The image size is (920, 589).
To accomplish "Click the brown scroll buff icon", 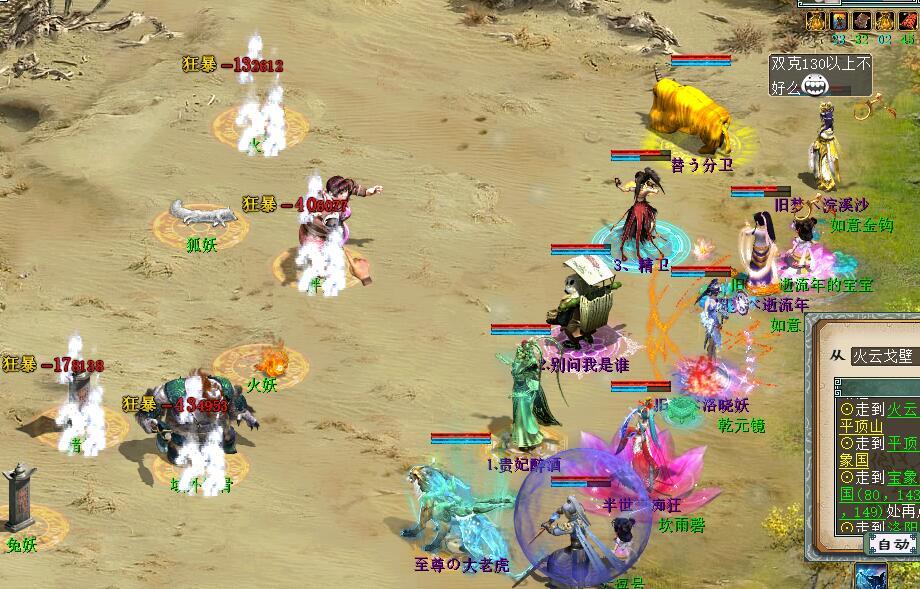I will [x=862, y=21].
